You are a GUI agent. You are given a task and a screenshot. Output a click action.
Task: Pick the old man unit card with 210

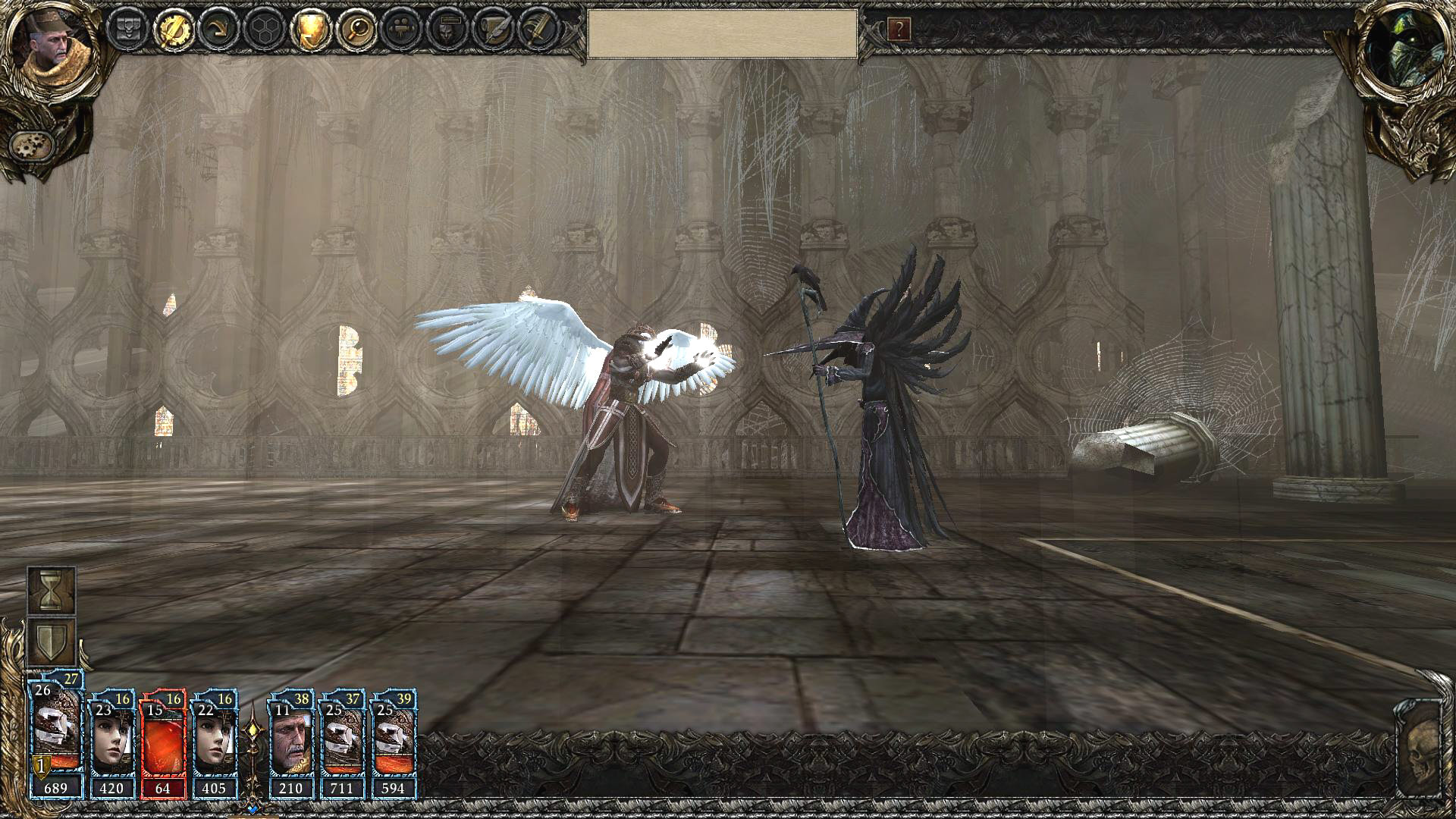pos(292,745)
